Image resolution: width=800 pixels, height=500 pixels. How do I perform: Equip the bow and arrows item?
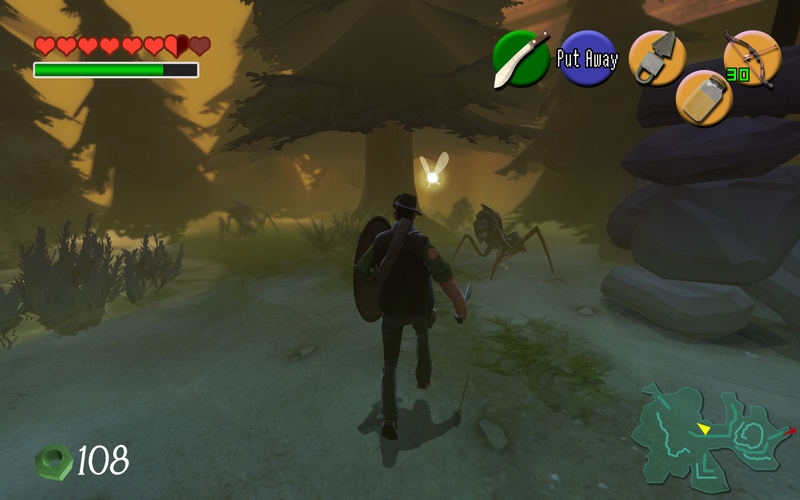pos(751,58)
